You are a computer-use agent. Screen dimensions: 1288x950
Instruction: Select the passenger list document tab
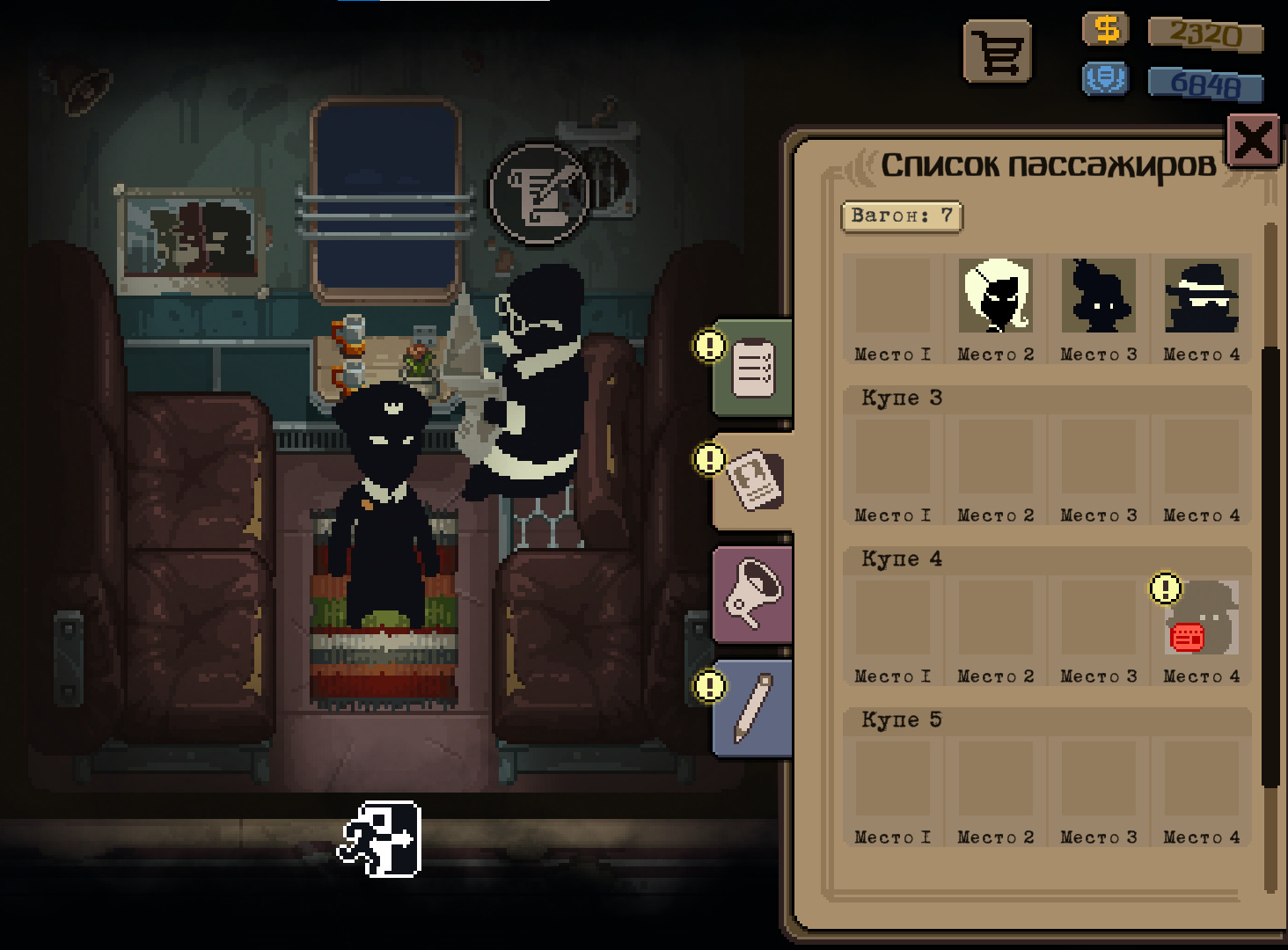(x=755, y=481)
